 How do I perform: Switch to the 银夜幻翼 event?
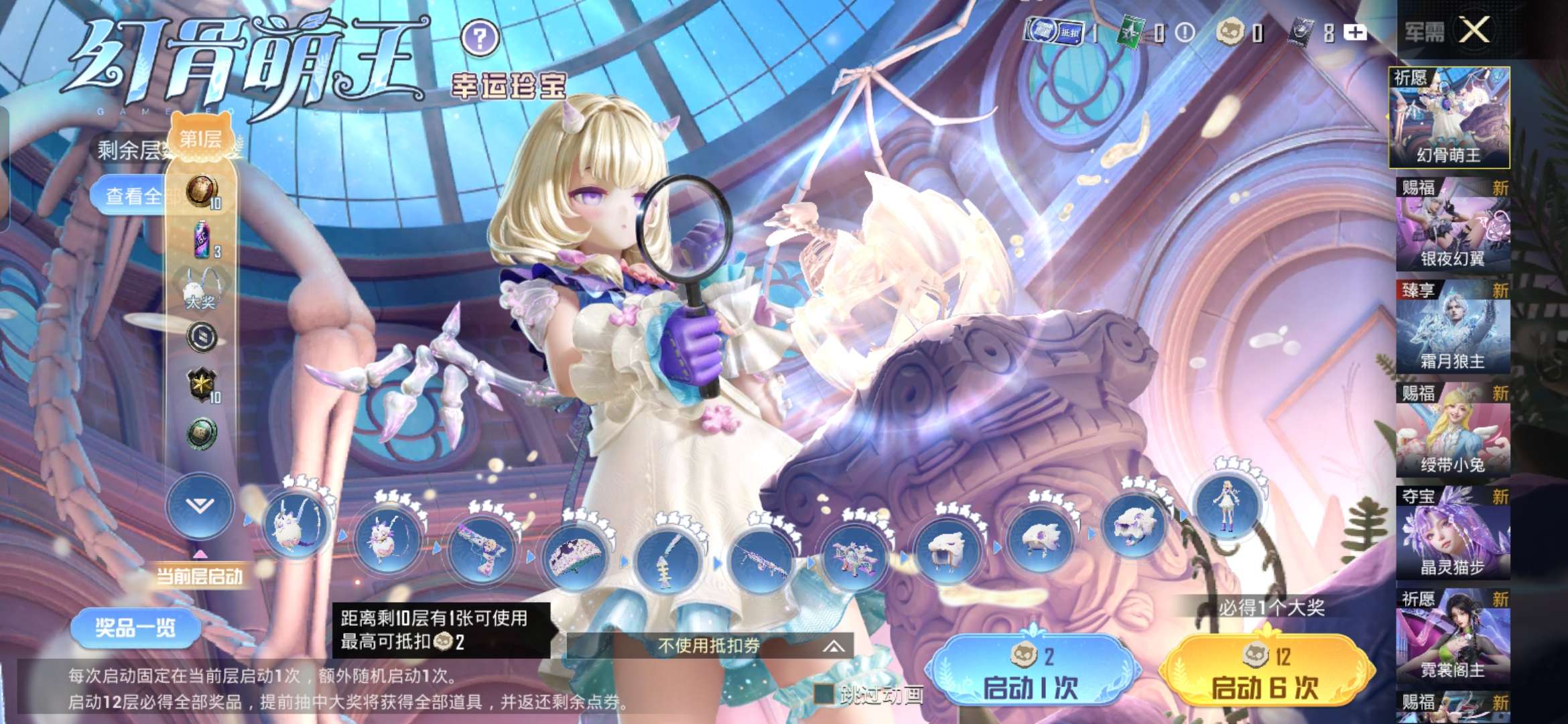tap(1453, 225)
